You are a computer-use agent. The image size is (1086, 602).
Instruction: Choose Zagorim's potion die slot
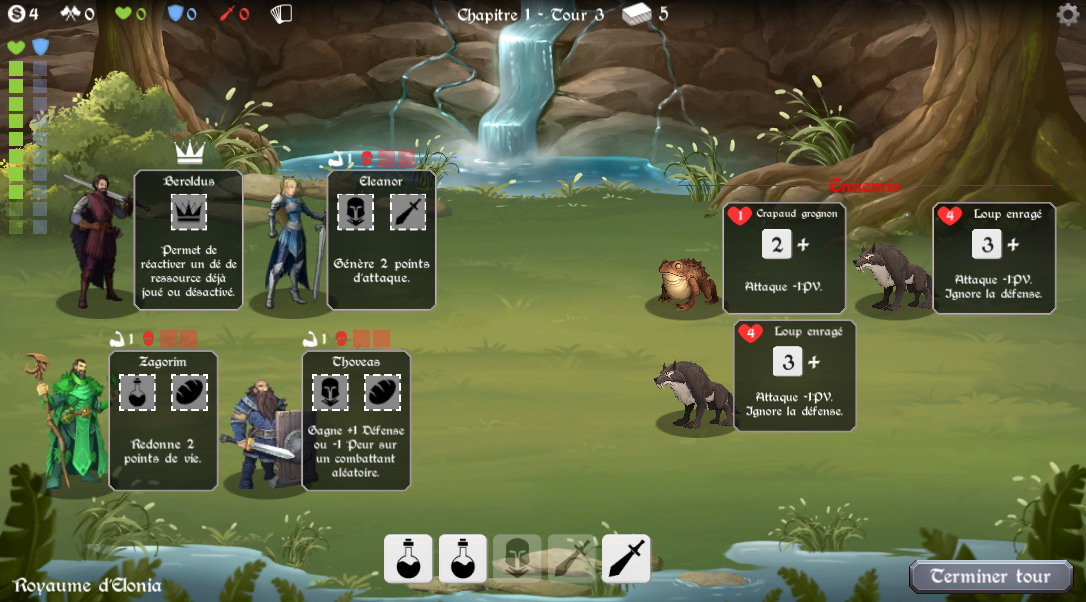137,393
